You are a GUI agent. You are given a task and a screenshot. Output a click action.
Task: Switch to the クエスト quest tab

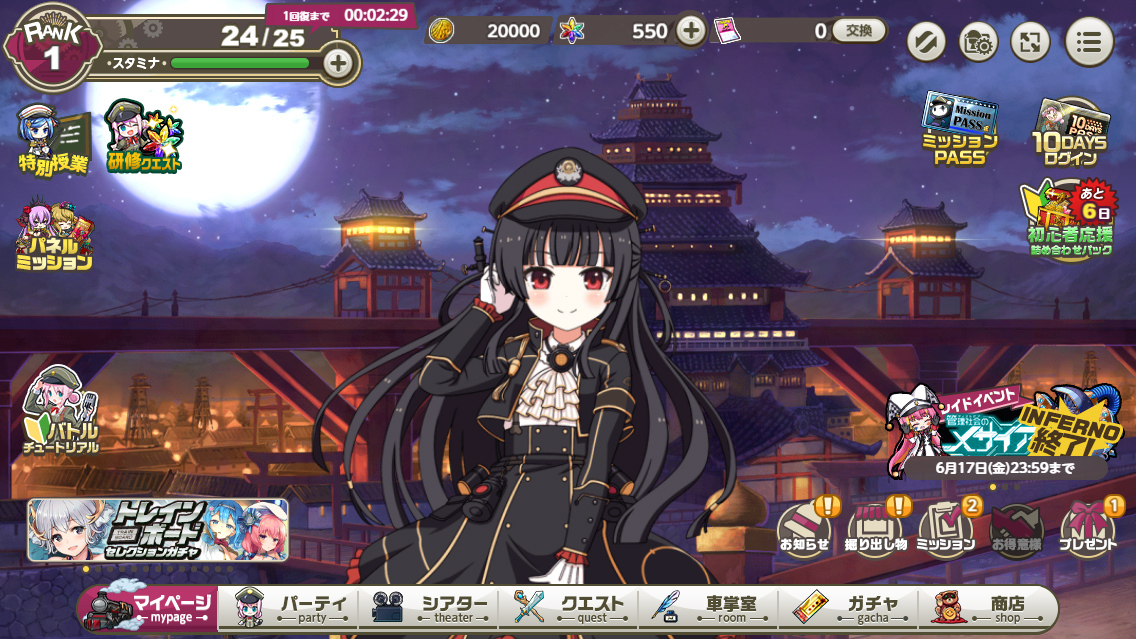570,608
